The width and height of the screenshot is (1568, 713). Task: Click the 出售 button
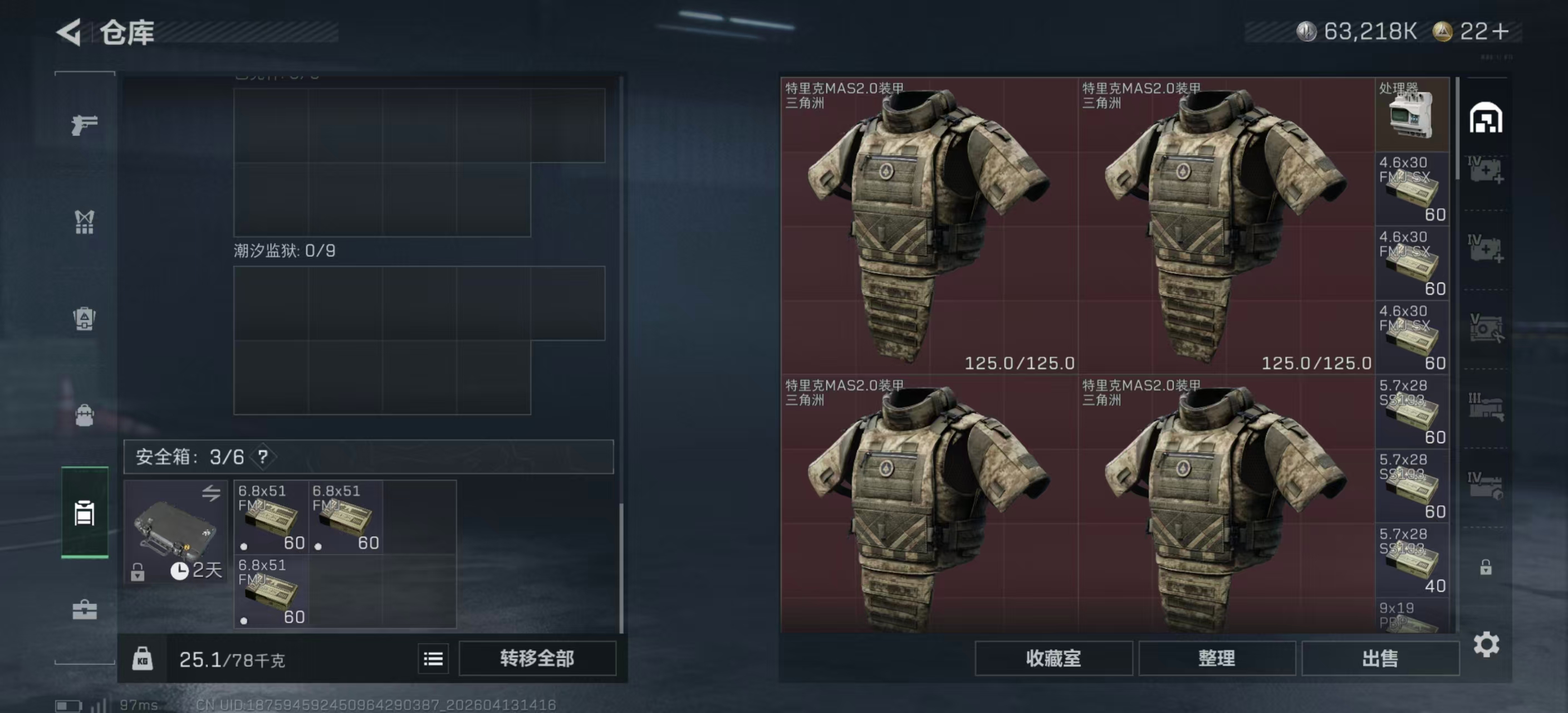tap(1380, 659)
